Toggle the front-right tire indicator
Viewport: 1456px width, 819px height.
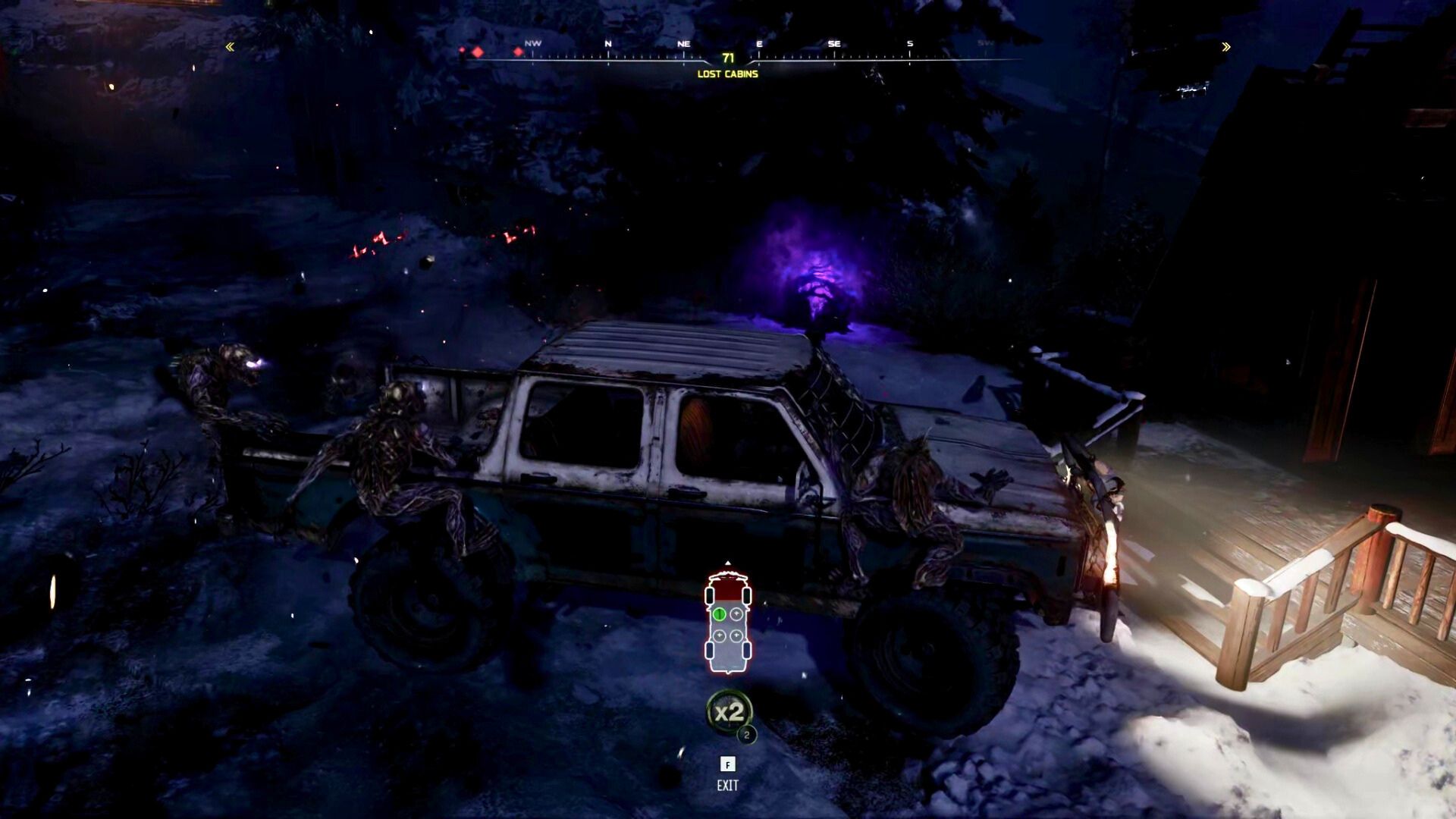point(746,595)
